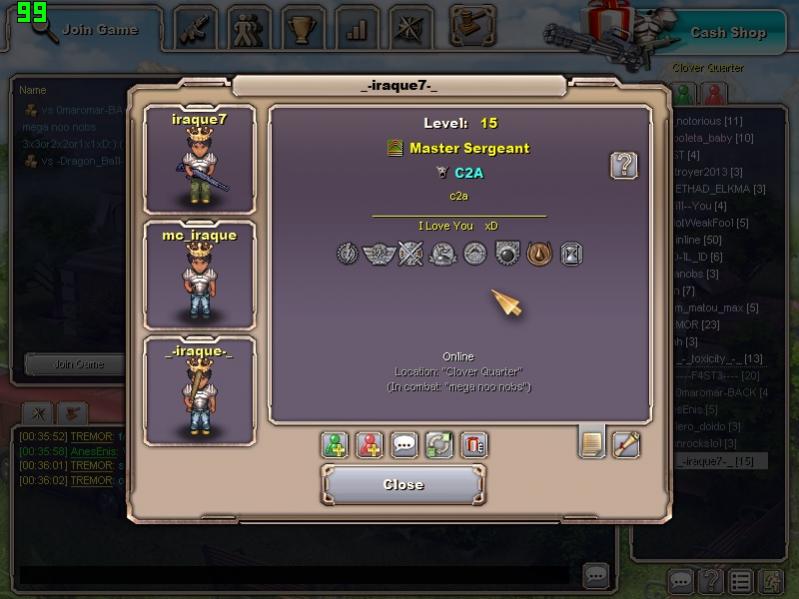Screen dimensions: 799x599
Task: Select the mc_iraque character portrait
Action: pyautogui.click(x=199, y=275)
